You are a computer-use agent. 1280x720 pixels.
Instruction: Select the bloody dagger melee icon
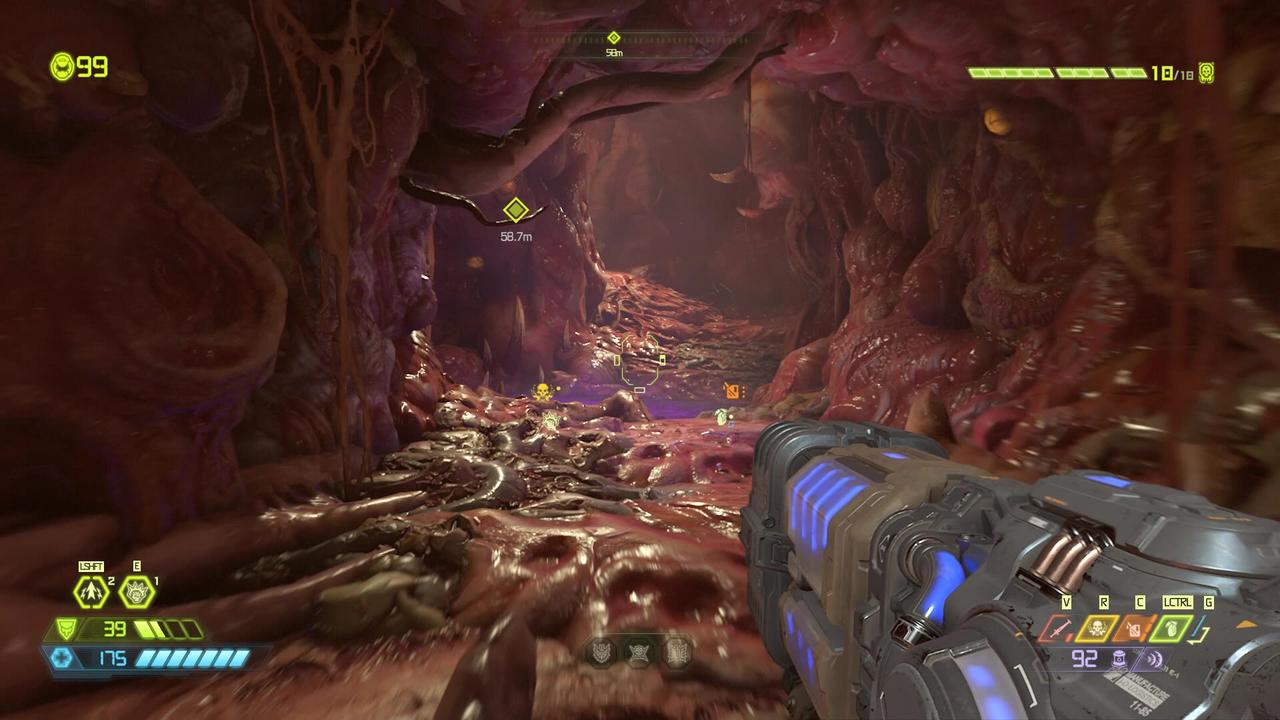pyautogui.click(x=1059, y=628)
